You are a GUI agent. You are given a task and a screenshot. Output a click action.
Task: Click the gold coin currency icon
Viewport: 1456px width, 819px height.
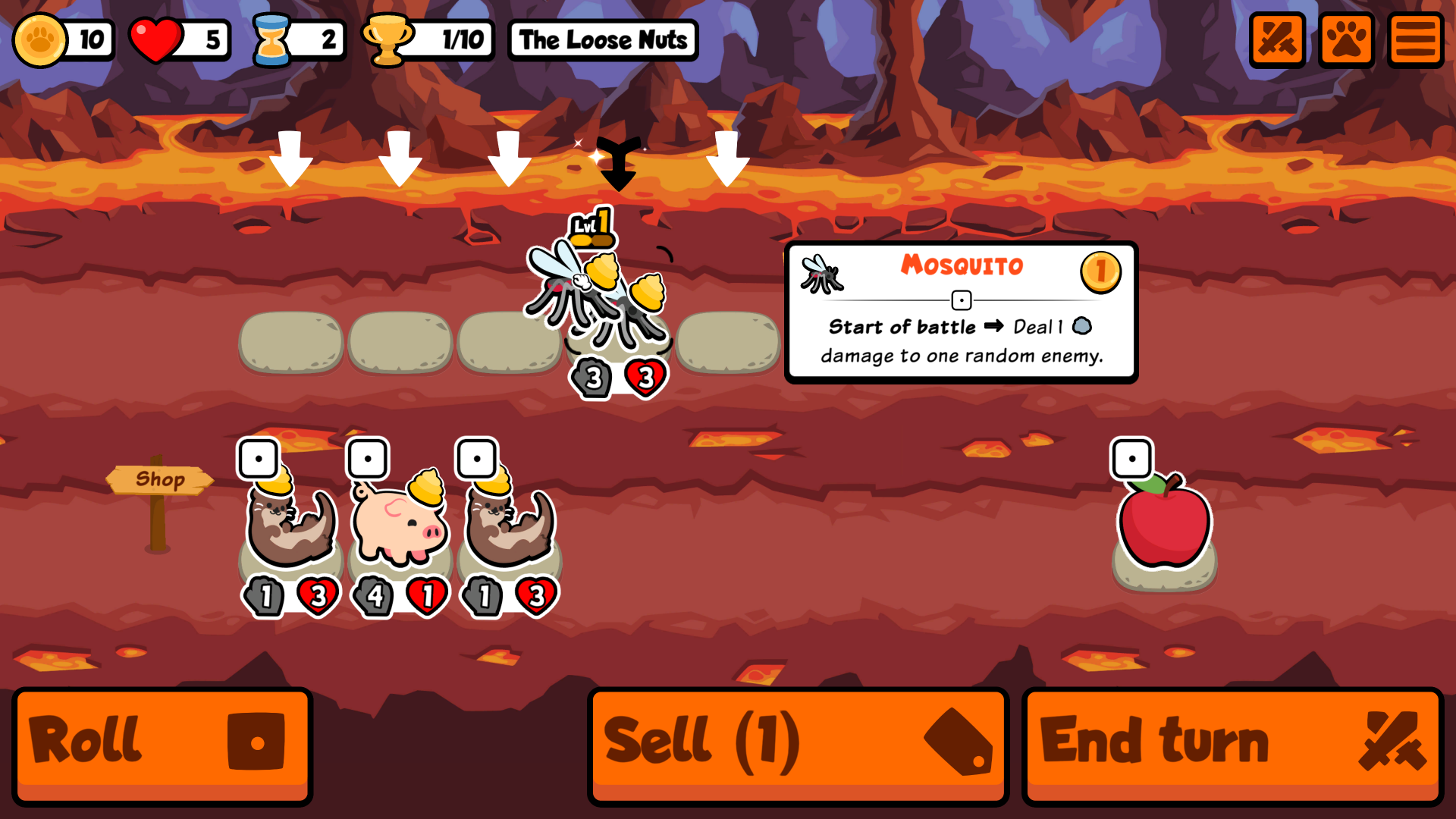pyautogui.click(x=41, y=40)
